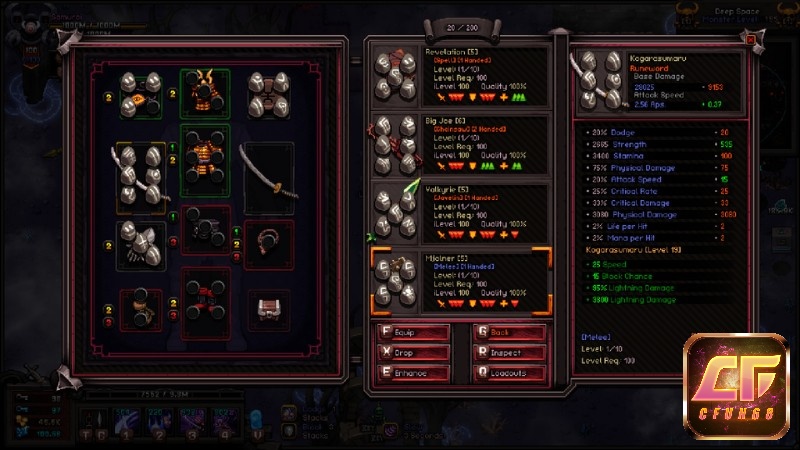Close the item details panel
The width and height of the screenshot is (800, 450).
point(751,39)
